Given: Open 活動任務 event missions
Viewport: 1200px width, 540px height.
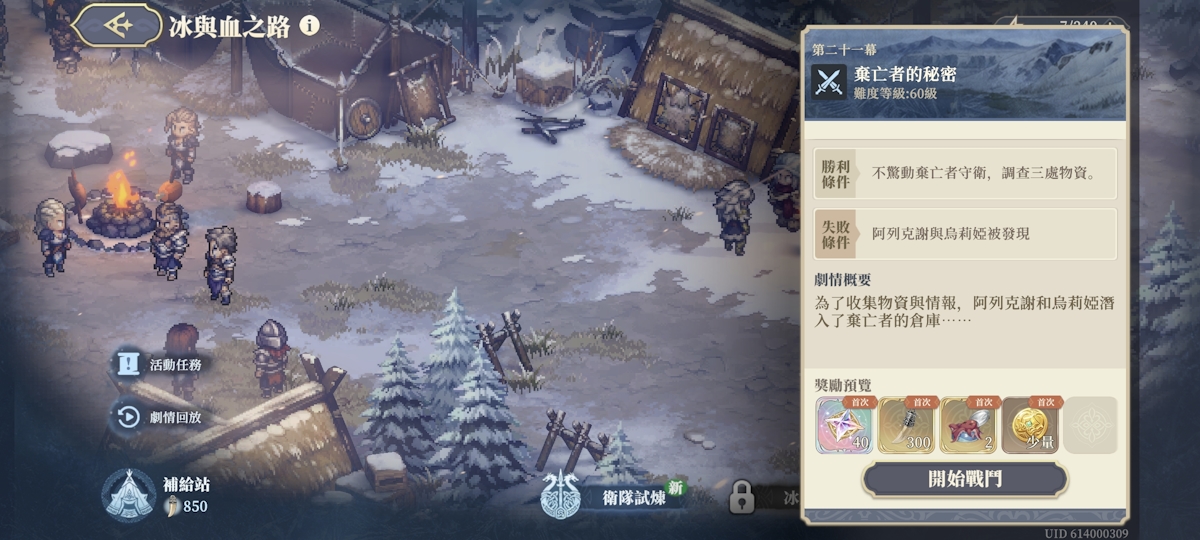Looking at the screenshot, I should [160, 365].
